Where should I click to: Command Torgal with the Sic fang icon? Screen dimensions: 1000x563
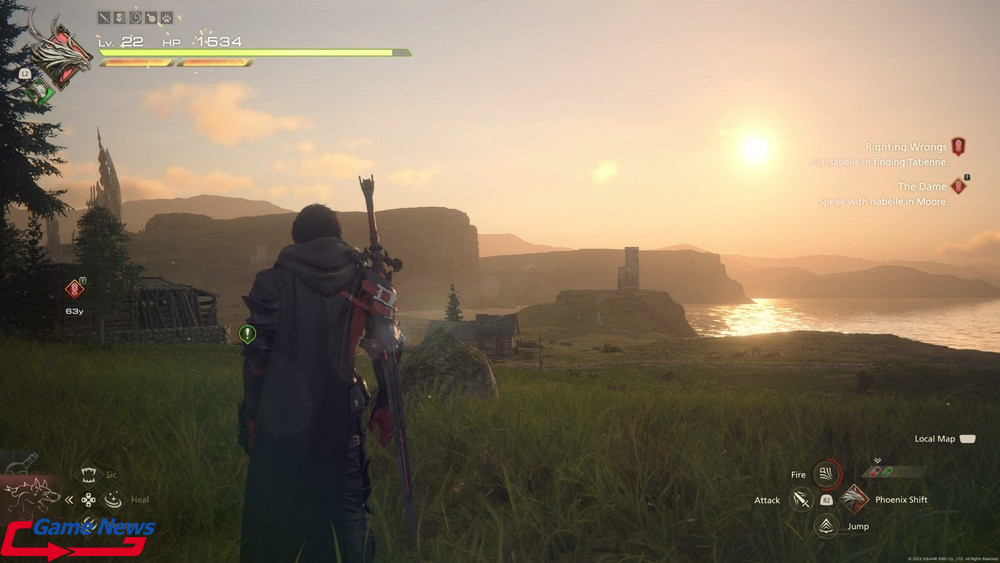89,476
